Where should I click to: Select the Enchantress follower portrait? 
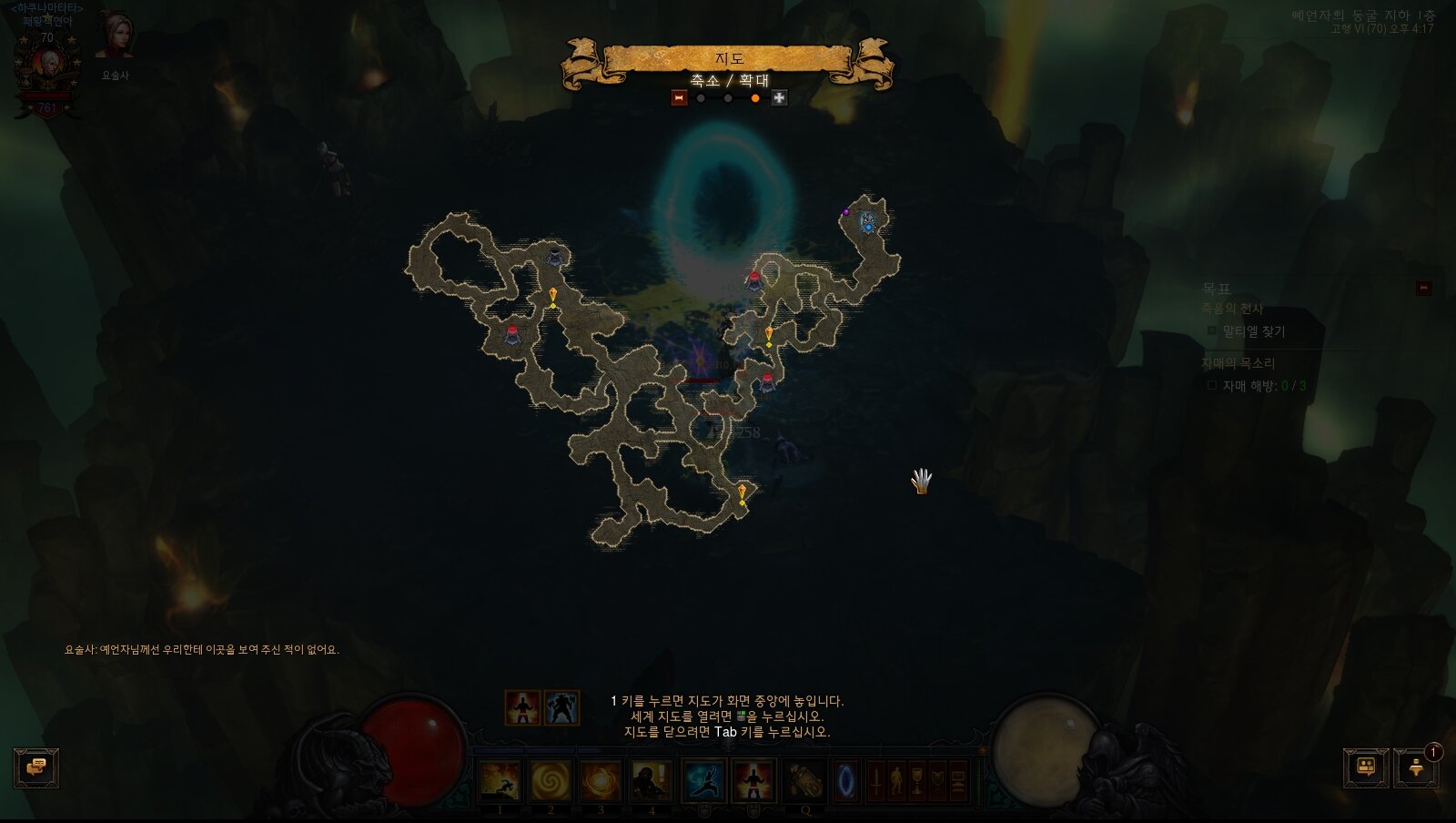click(115, 36)
